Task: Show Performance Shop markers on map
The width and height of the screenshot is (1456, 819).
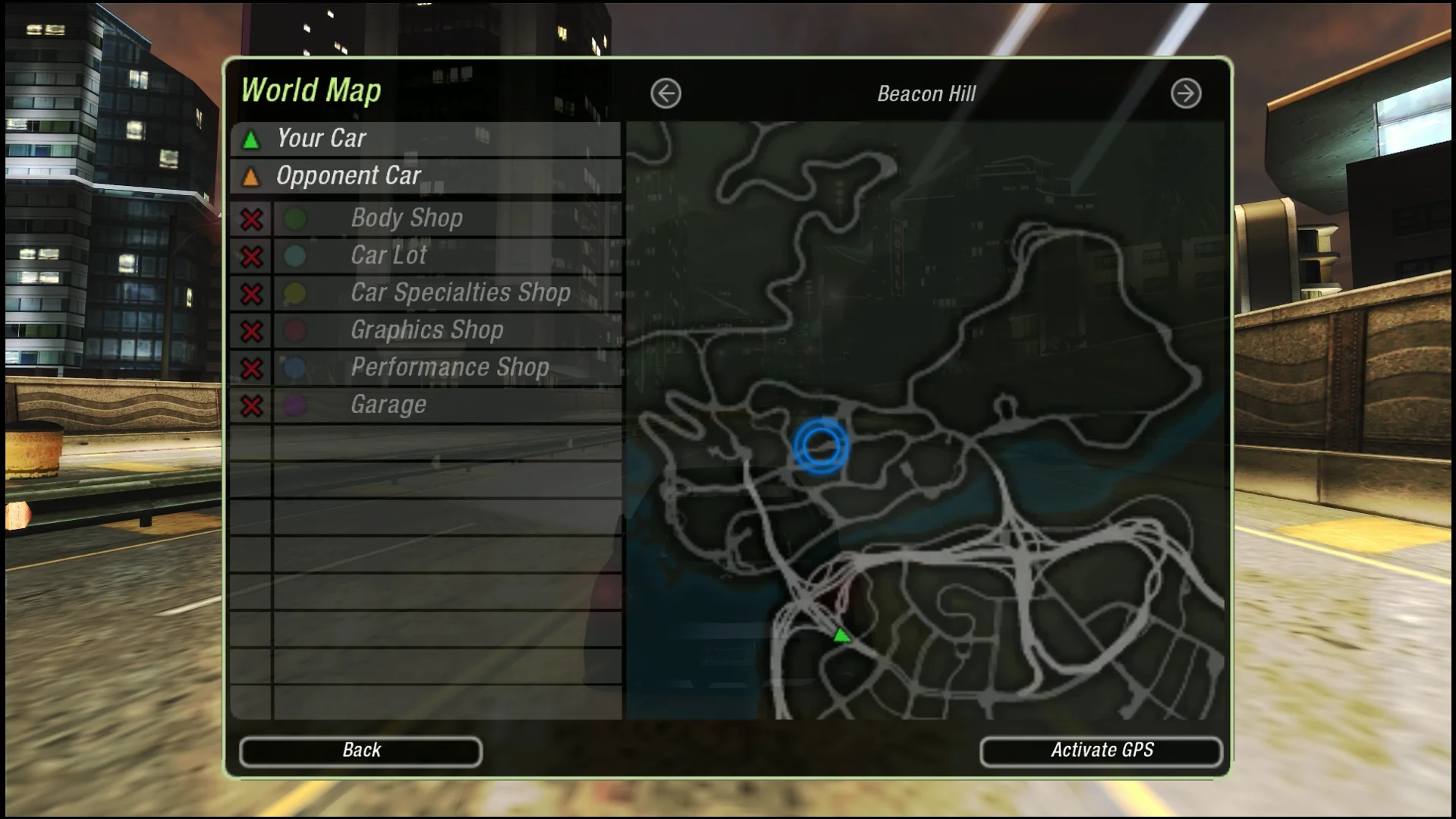Action: [x=252, y=368]
